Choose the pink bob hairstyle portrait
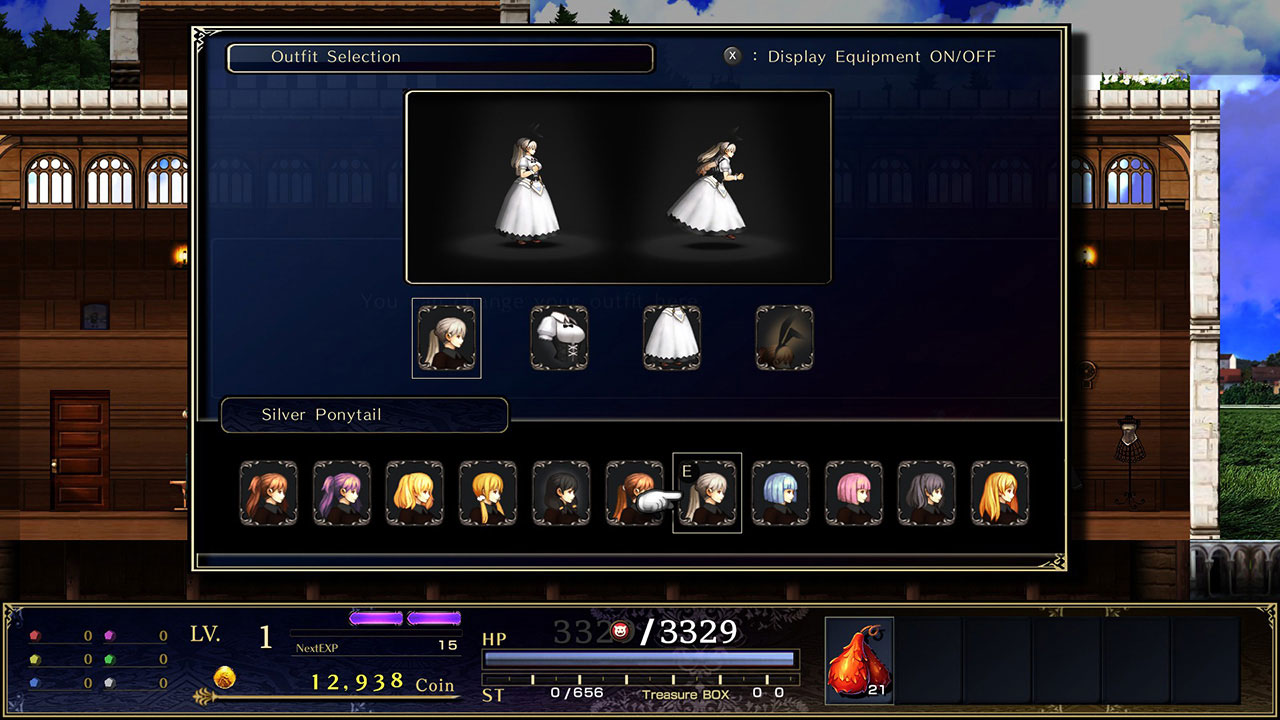Viewport: 1280px width, 720px height. click(x=853, y=492)
